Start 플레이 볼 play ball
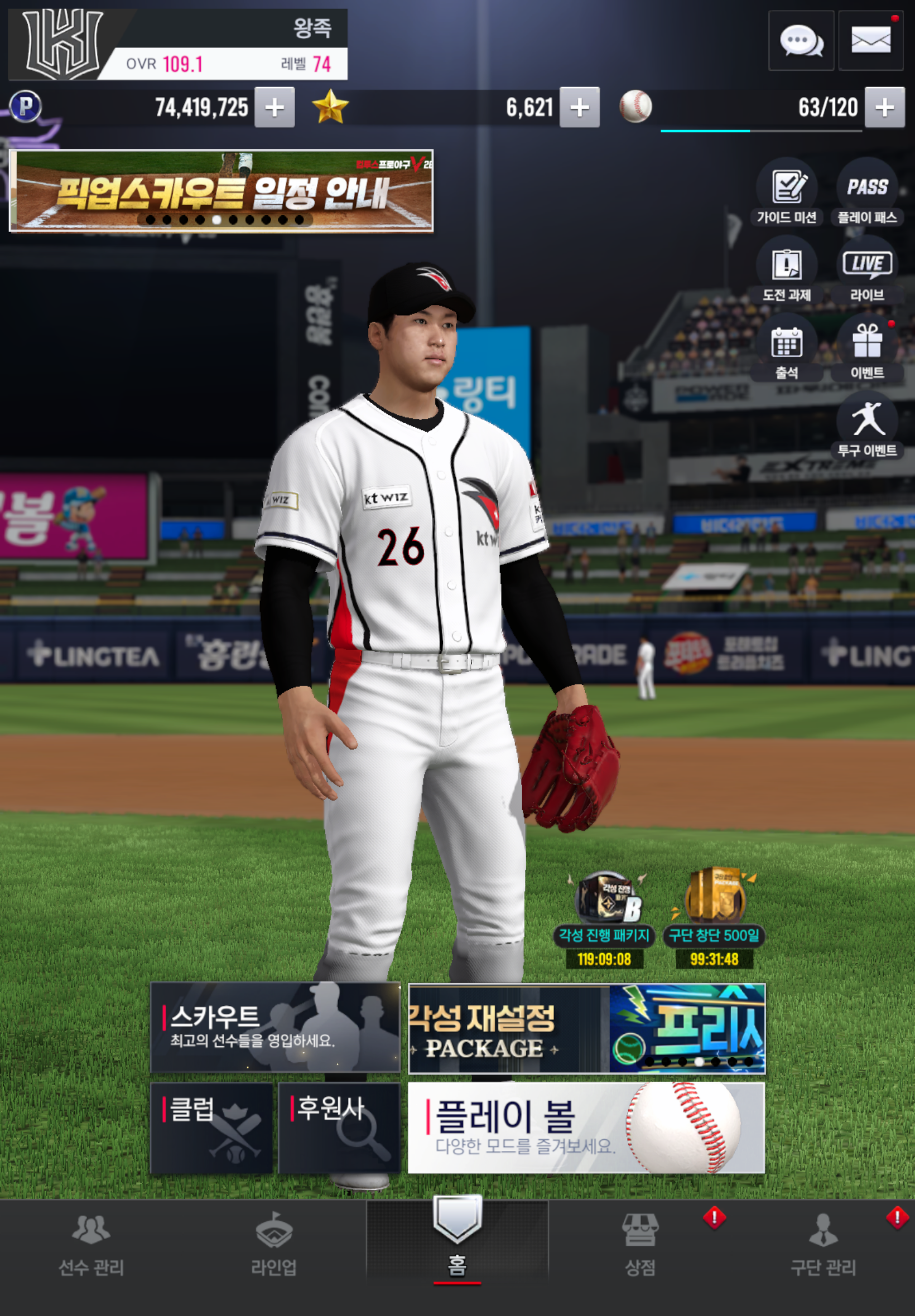 [x=586, y=1128]
